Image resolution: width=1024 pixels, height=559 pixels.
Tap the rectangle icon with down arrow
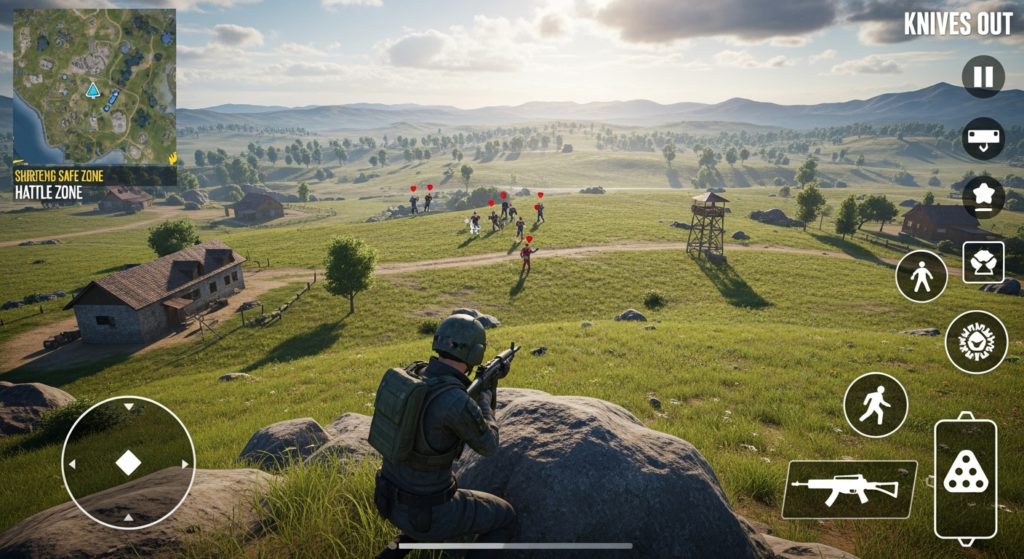click(983, 138)
